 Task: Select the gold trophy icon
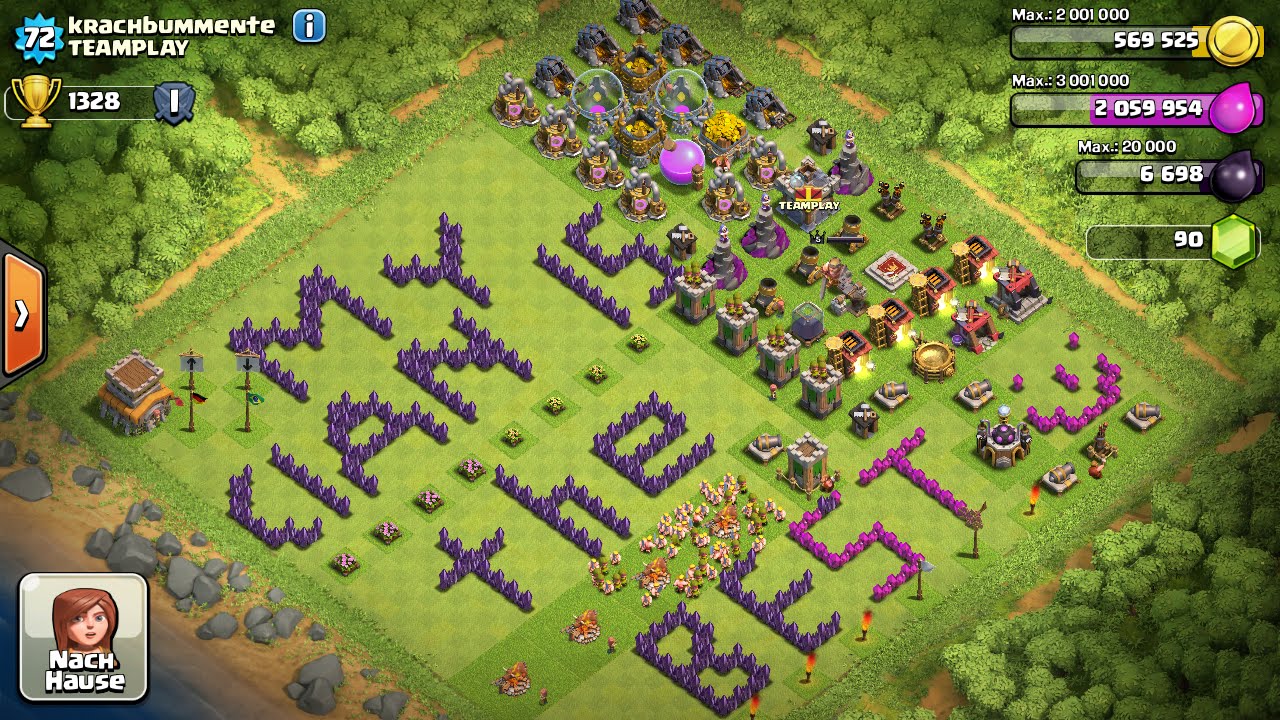(36, 99)
